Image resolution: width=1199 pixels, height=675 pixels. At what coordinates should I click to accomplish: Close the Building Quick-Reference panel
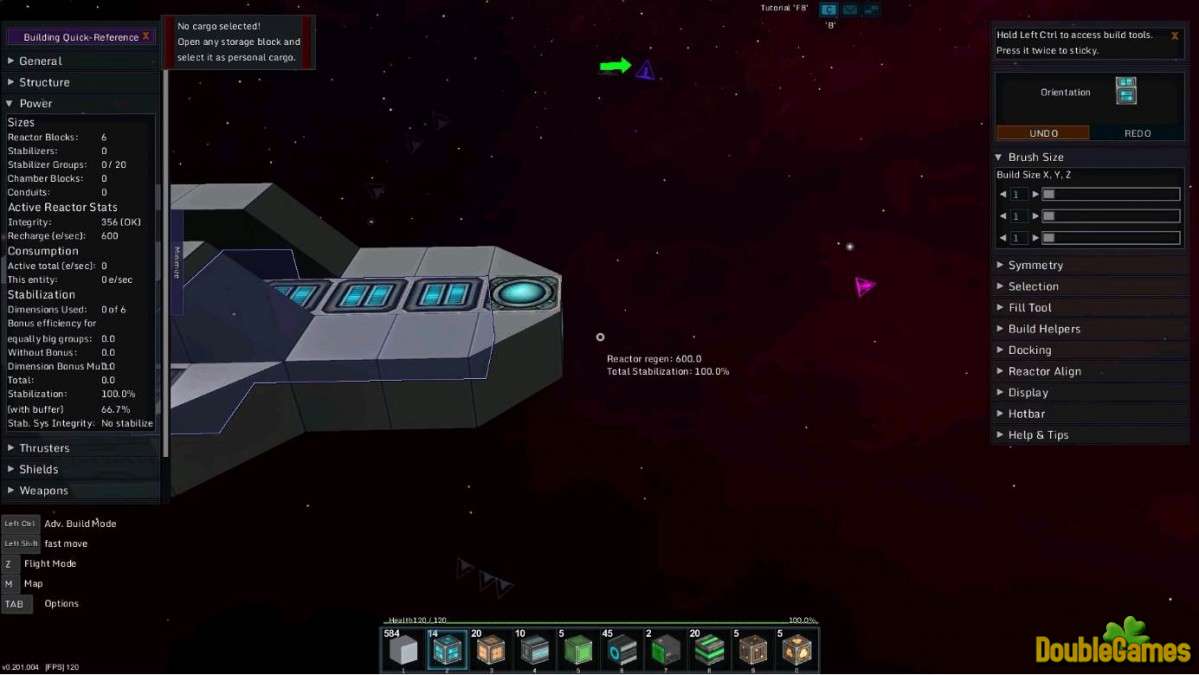[x=146, y=36]
